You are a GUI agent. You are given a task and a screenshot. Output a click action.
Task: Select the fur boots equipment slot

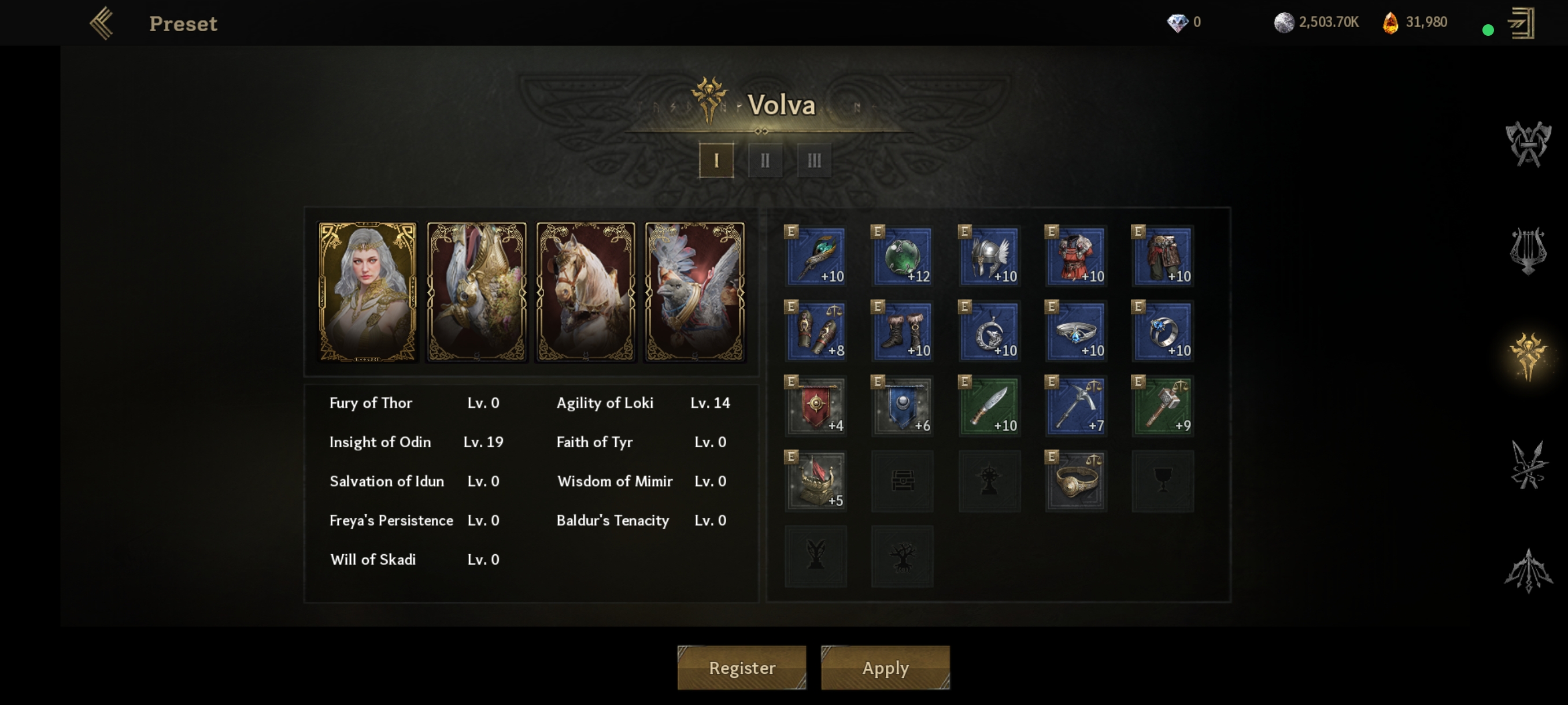coord(902,331)
